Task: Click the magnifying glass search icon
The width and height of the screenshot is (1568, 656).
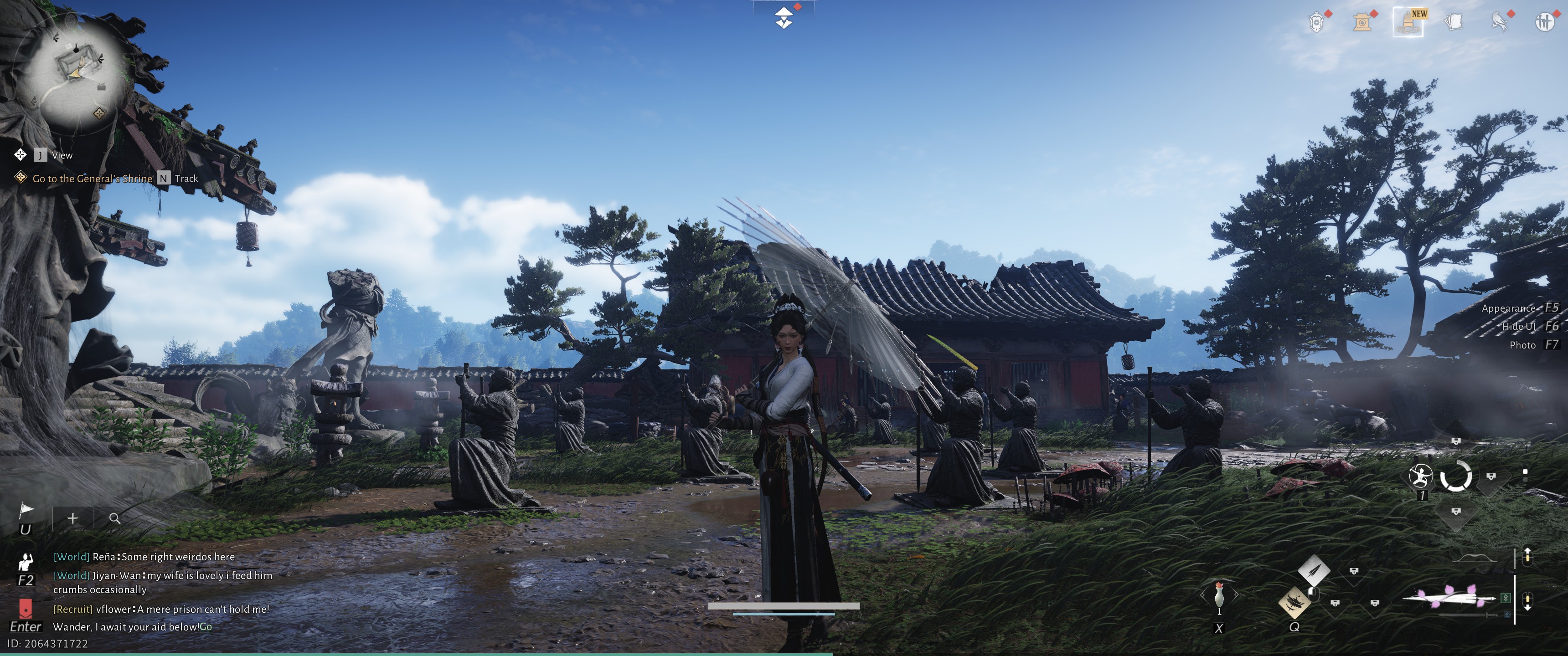Action: [114, 518]
